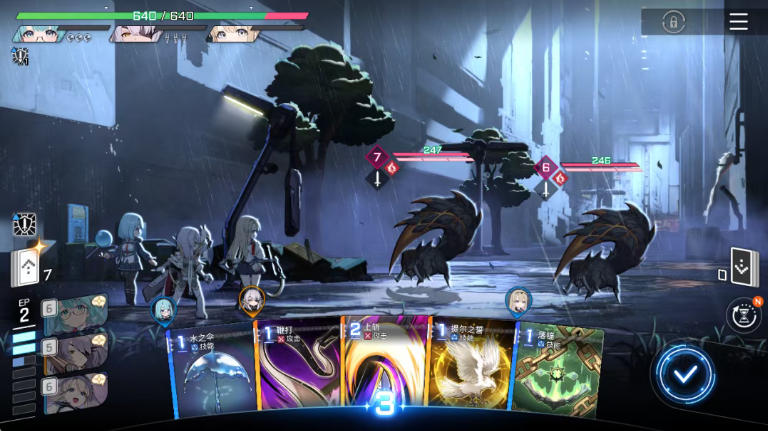Inspect the exclamation status icon above the deck

click(x=25, y=225)
